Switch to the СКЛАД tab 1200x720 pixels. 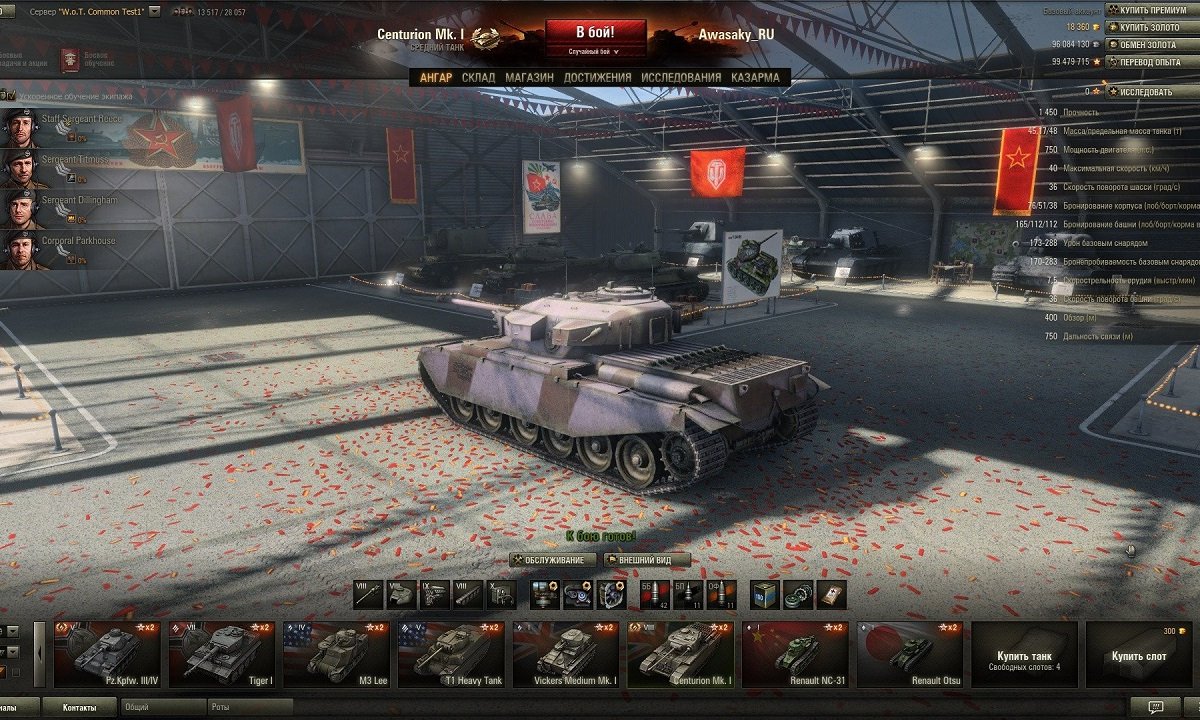(478, 77)
